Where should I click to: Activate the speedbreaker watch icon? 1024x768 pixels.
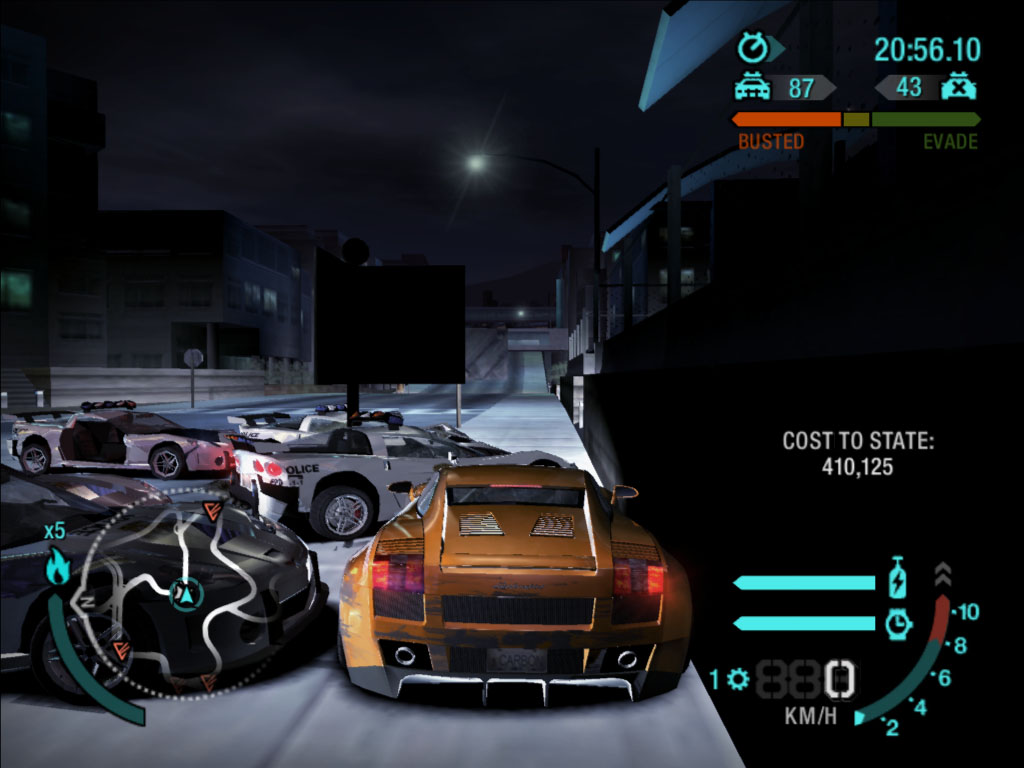pyautogui.click(x=898, y=624)
